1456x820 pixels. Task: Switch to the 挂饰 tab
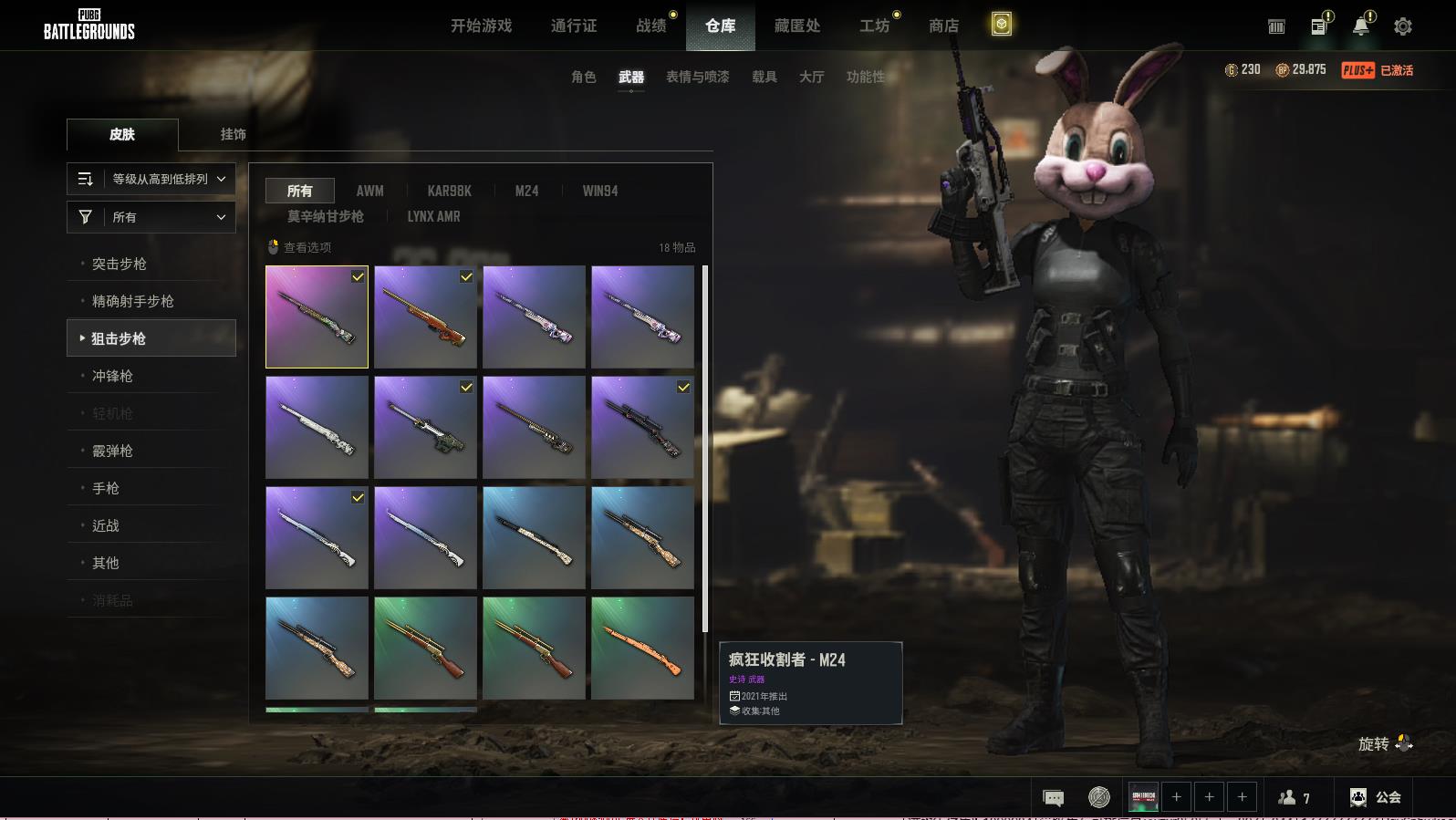(x=233, y=134)
